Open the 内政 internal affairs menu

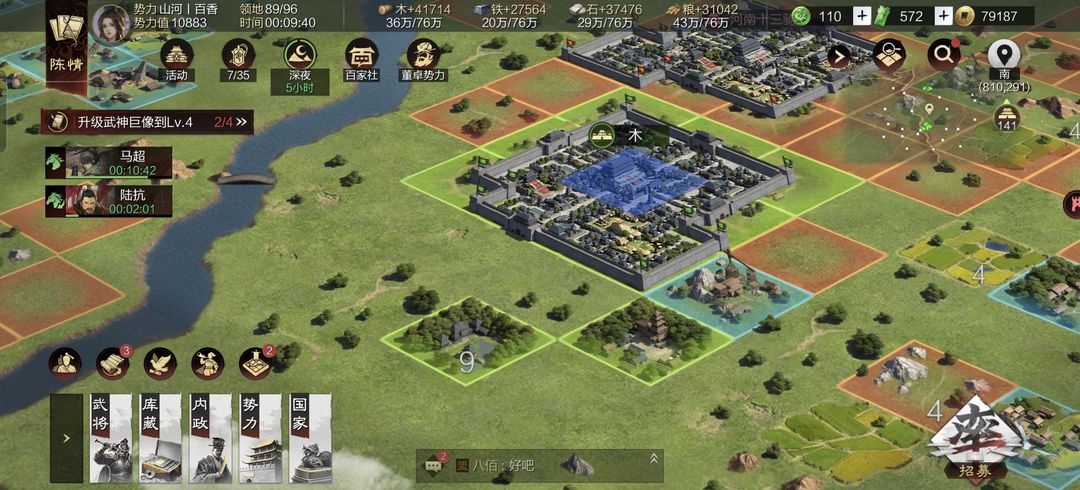tap(210, 439)
